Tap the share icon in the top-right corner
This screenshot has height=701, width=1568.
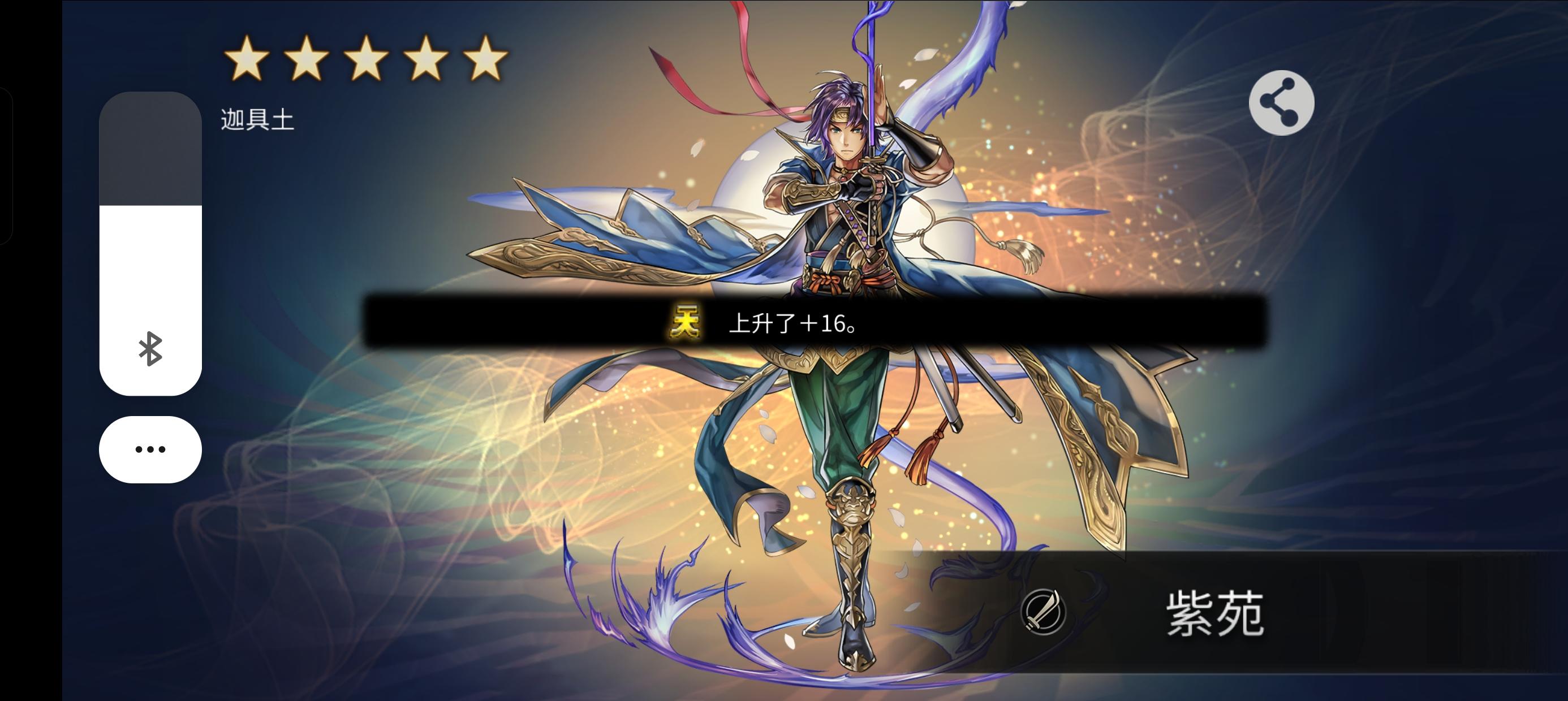pos(1281,102)
